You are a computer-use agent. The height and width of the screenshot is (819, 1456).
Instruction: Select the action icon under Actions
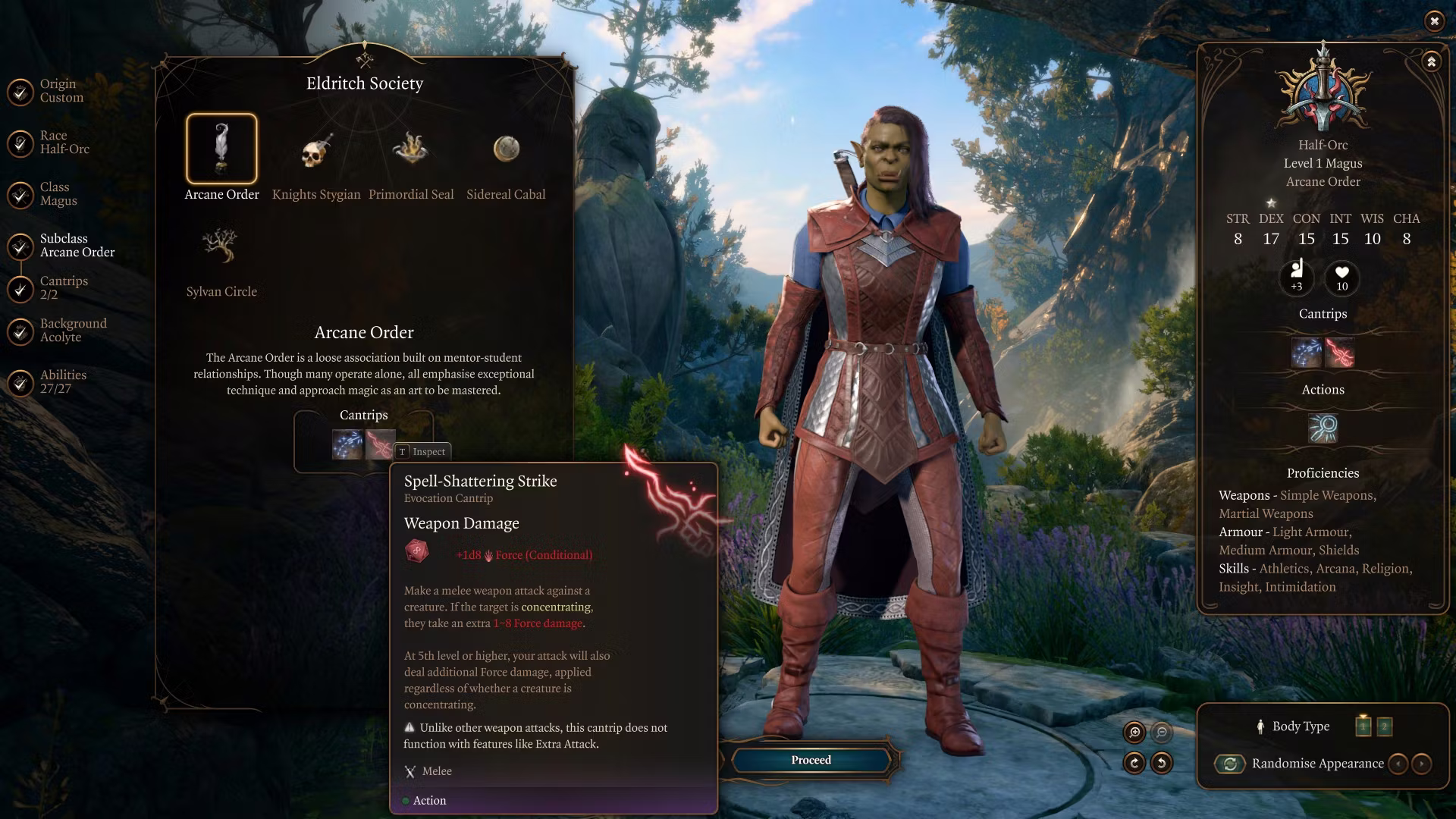click(x=1323, y=428)
